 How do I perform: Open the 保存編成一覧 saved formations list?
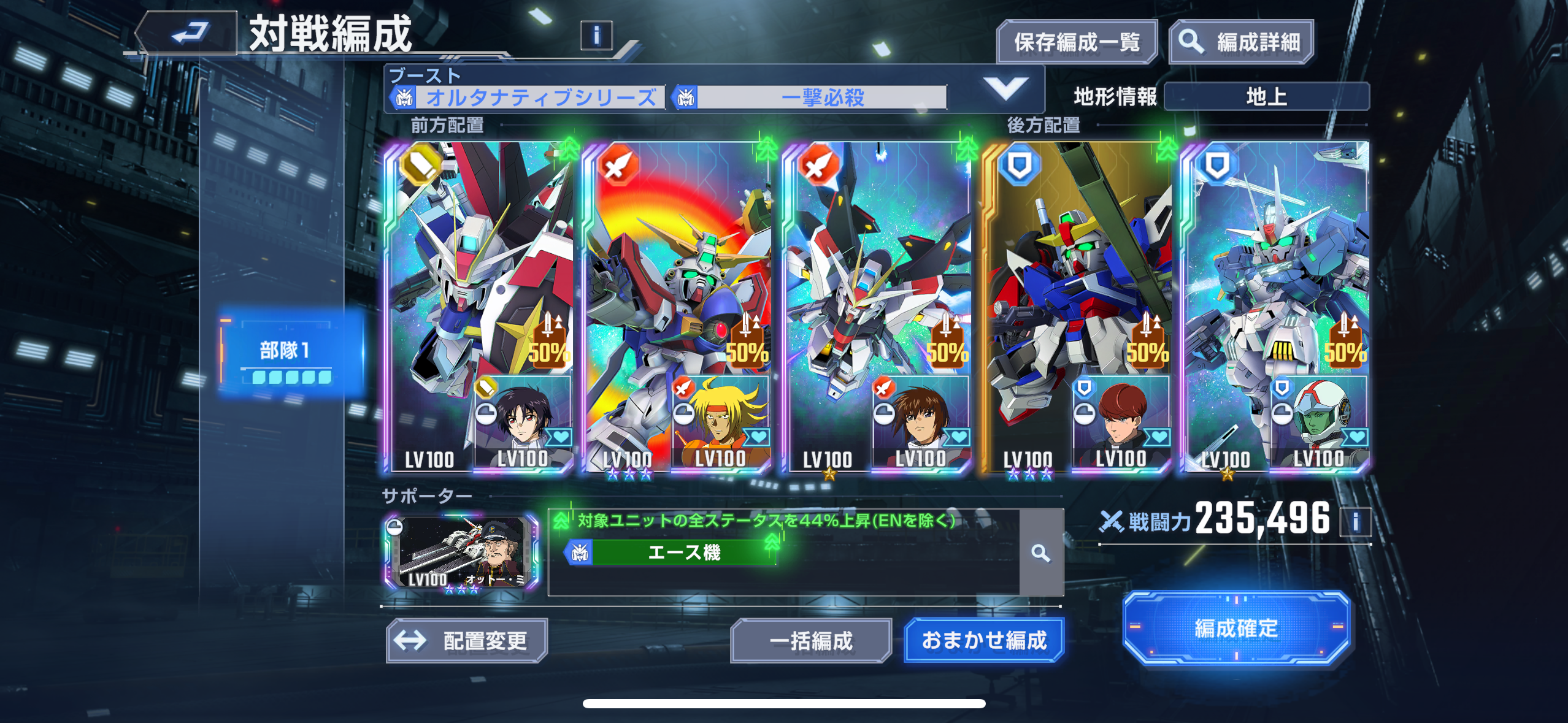(1077, 42)
